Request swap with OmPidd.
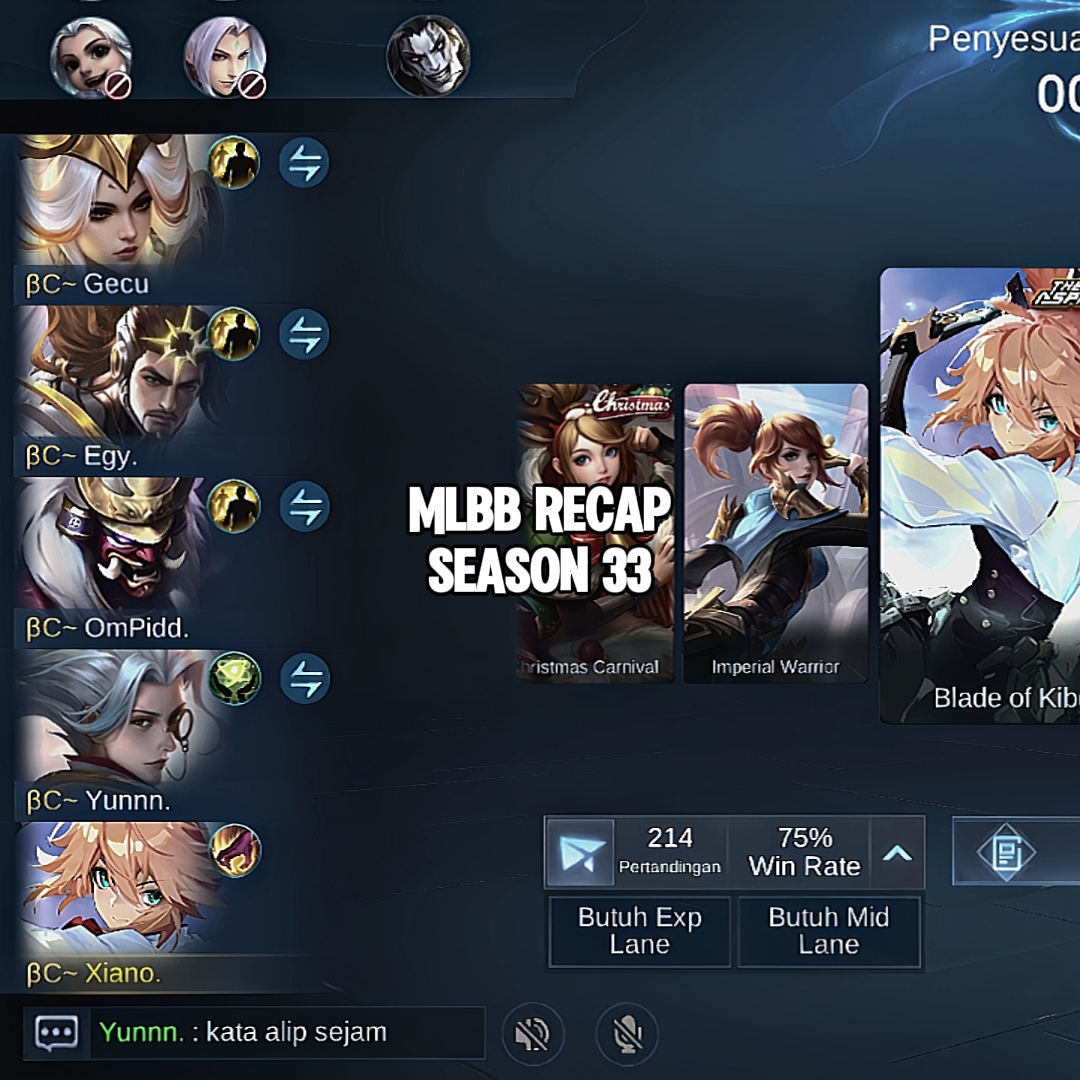 304,507
